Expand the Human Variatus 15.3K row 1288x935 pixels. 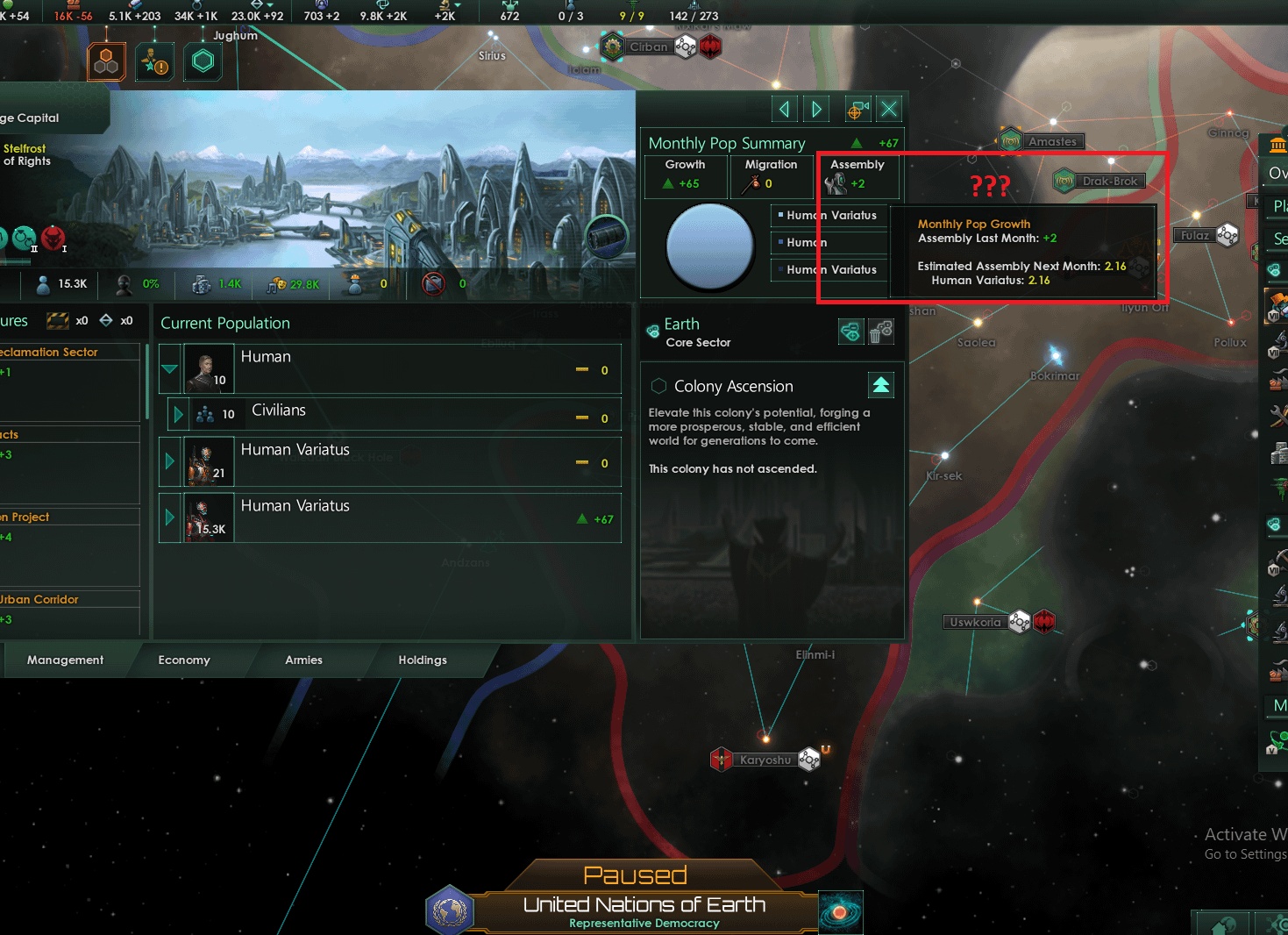[x=170, y=517]
